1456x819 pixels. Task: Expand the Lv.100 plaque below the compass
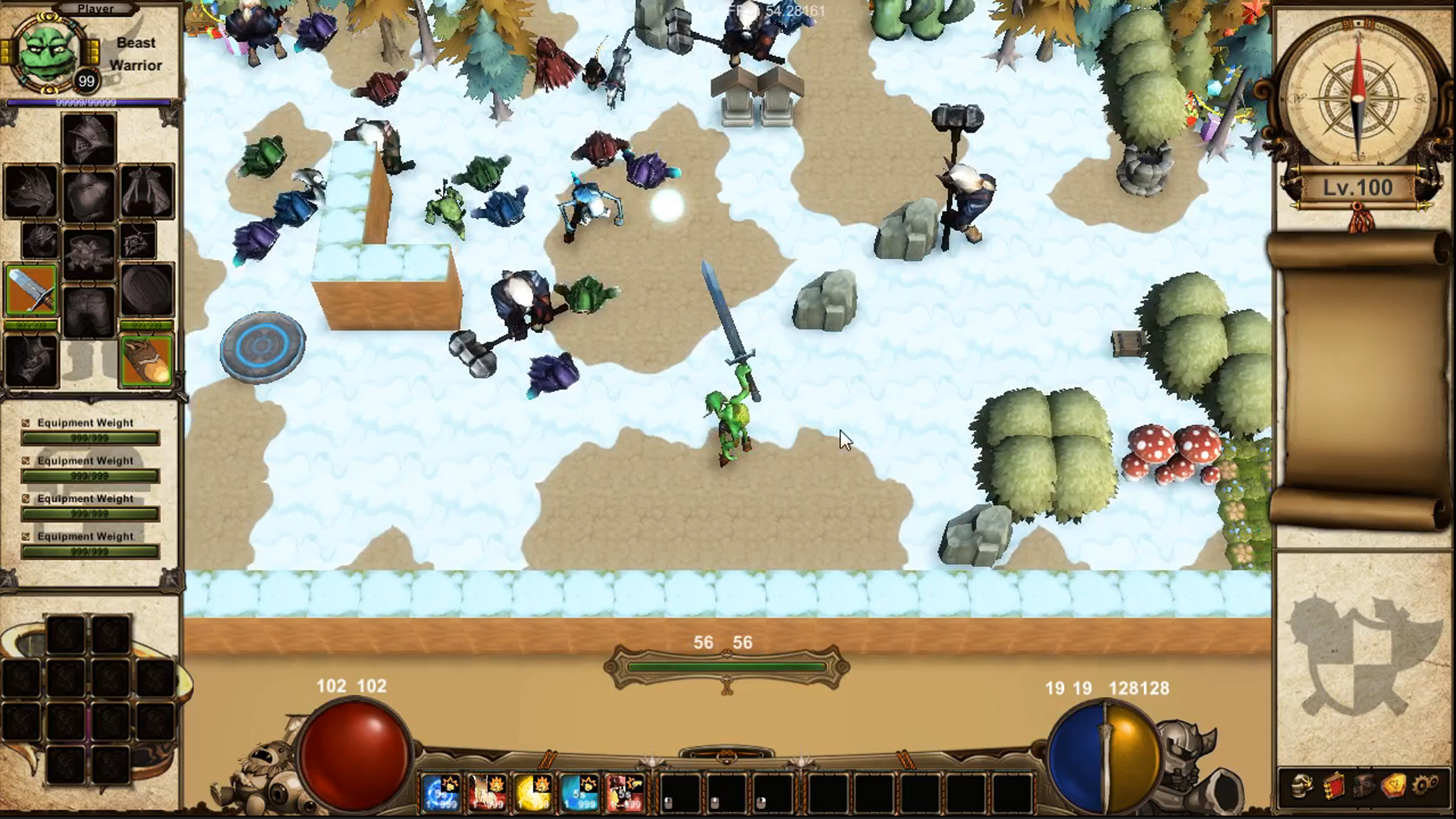[x=1360, y=187]
